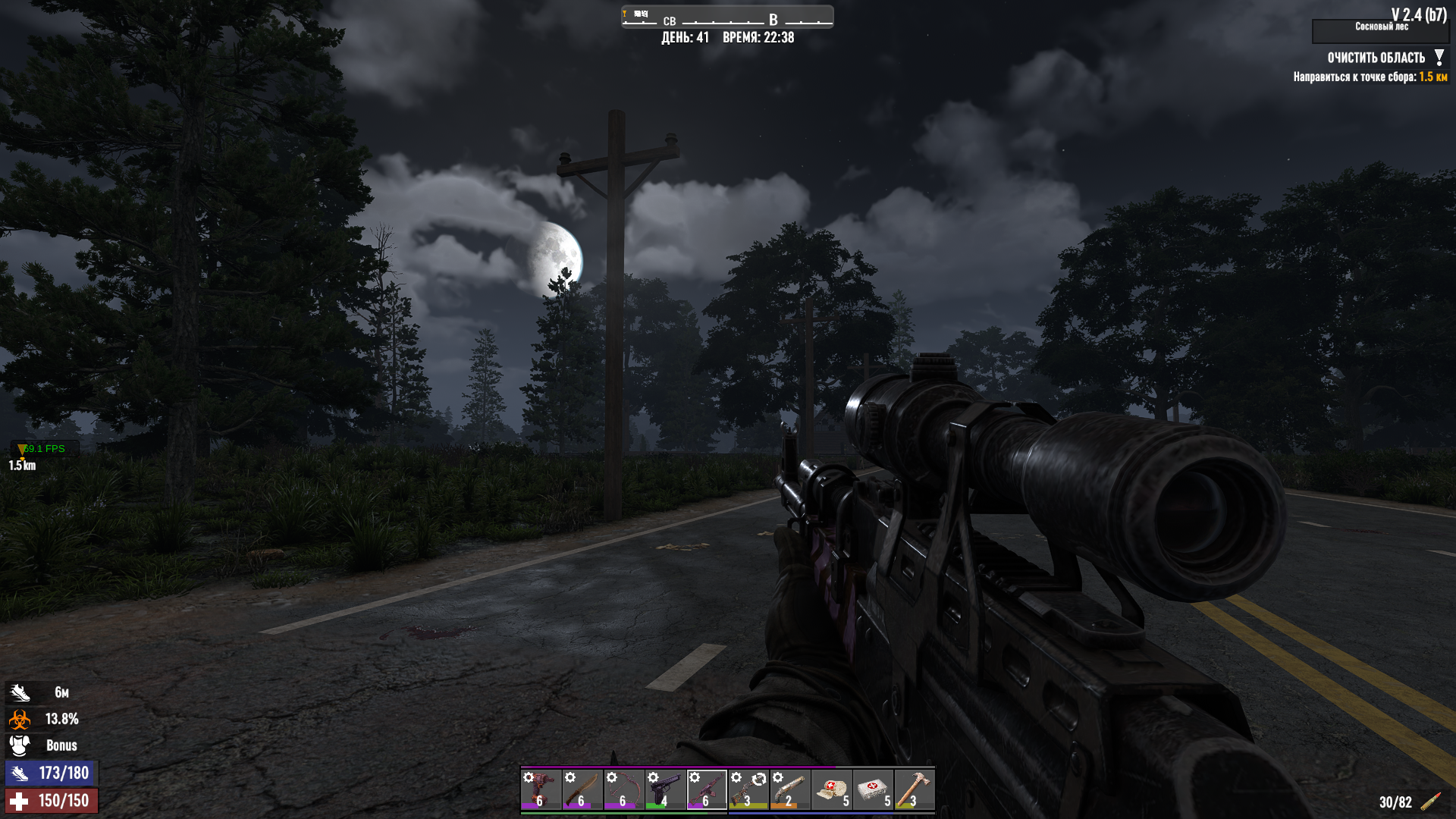Screen dimensions: 1456x819
Task: Switch to the pistol in the hotbar
Action: tap(665, 789)
